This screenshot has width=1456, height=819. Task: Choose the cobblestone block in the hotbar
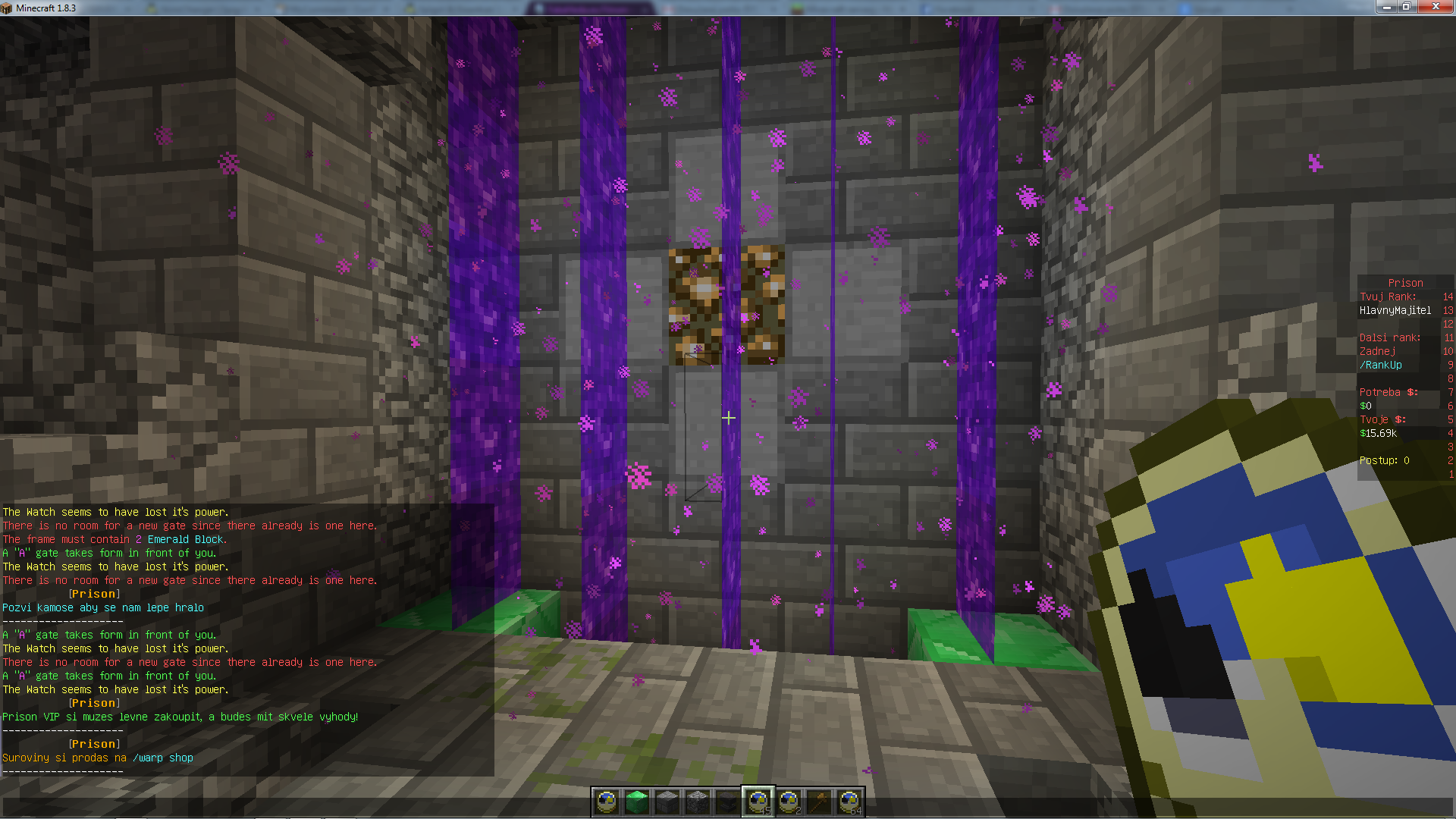coord(698,802)
